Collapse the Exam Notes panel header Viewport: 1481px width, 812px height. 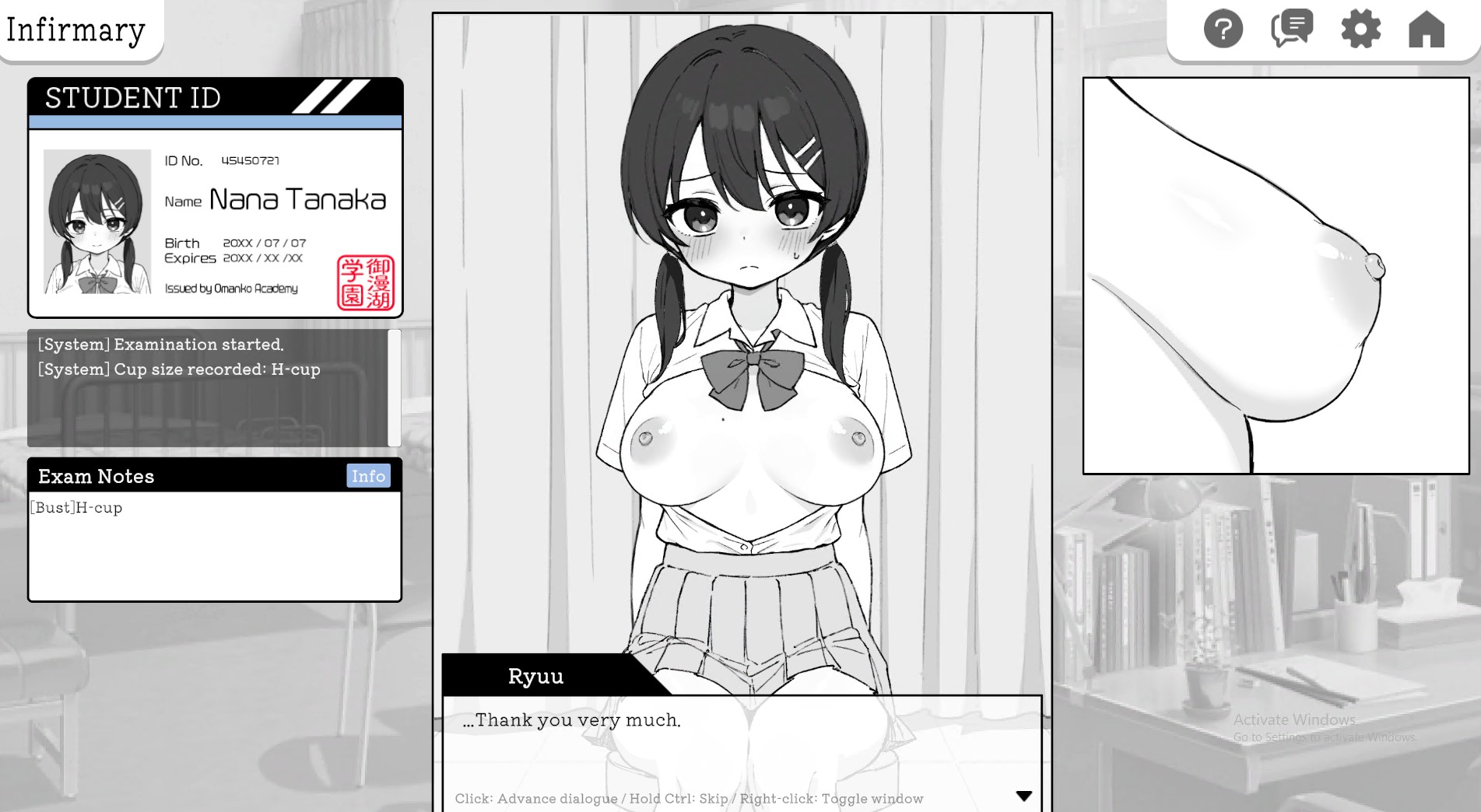[97, 476]
